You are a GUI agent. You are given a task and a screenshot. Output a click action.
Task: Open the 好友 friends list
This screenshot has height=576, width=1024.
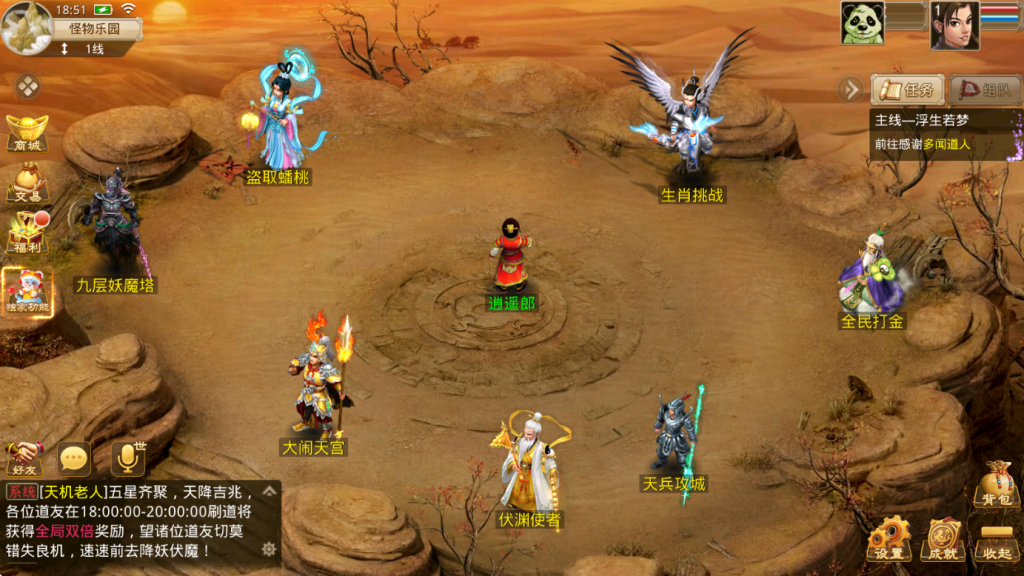pyautogui.click(x=24, y=458)
